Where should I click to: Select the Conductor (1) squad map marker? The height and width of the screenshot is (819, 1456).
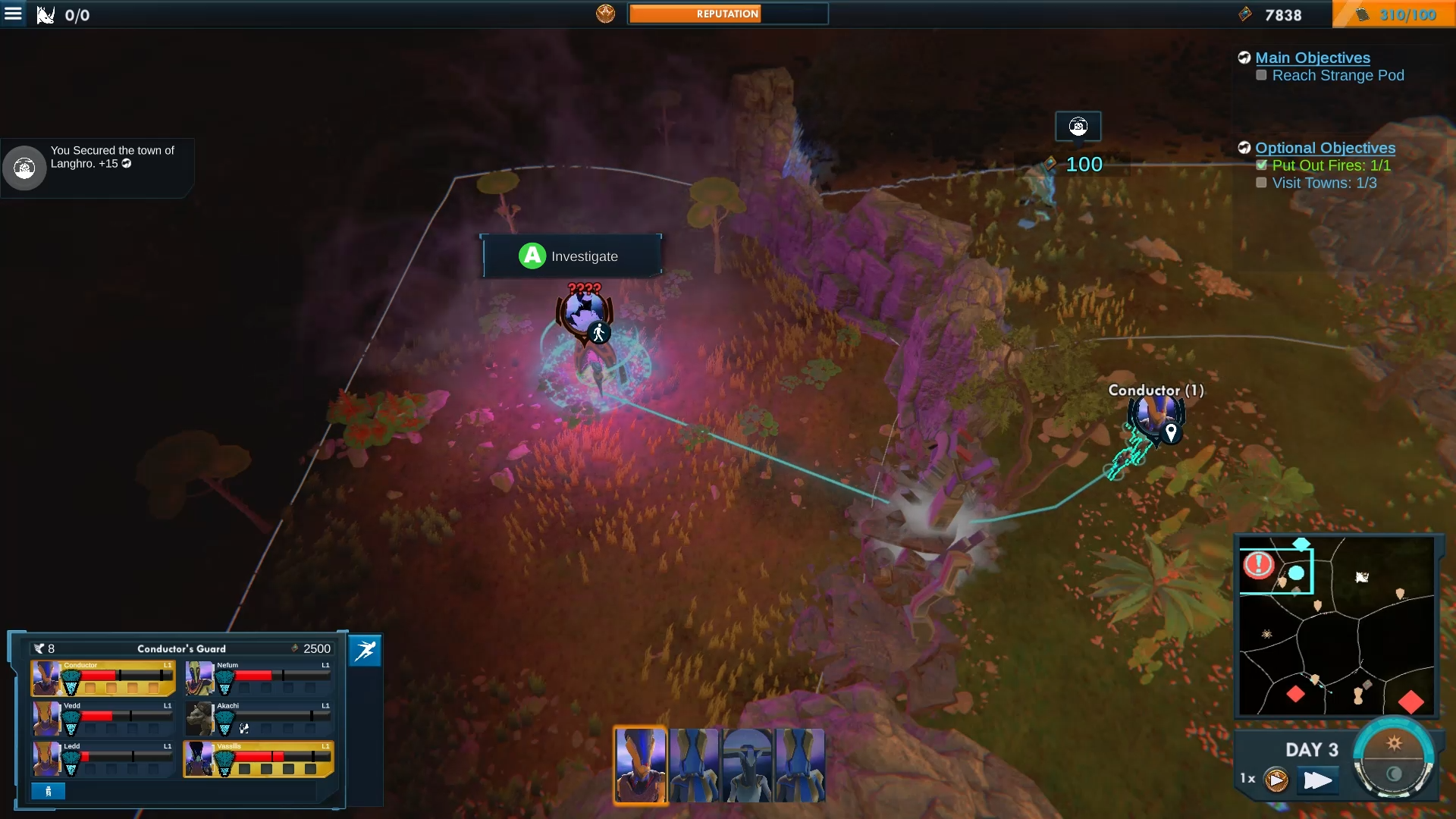tap(1156, 416)
